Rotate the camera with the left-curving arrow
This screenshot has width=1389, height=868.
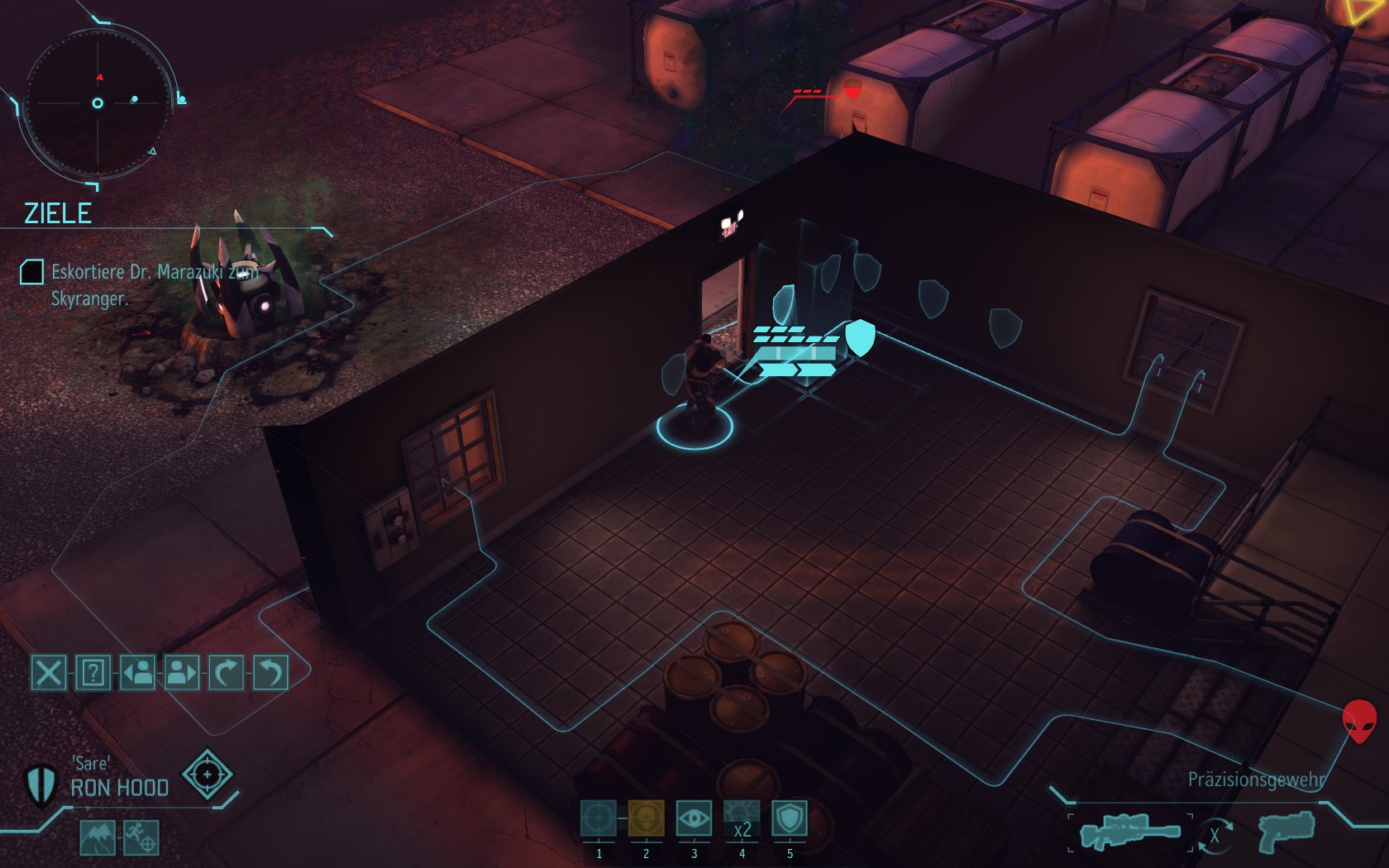tap(270, 673)
